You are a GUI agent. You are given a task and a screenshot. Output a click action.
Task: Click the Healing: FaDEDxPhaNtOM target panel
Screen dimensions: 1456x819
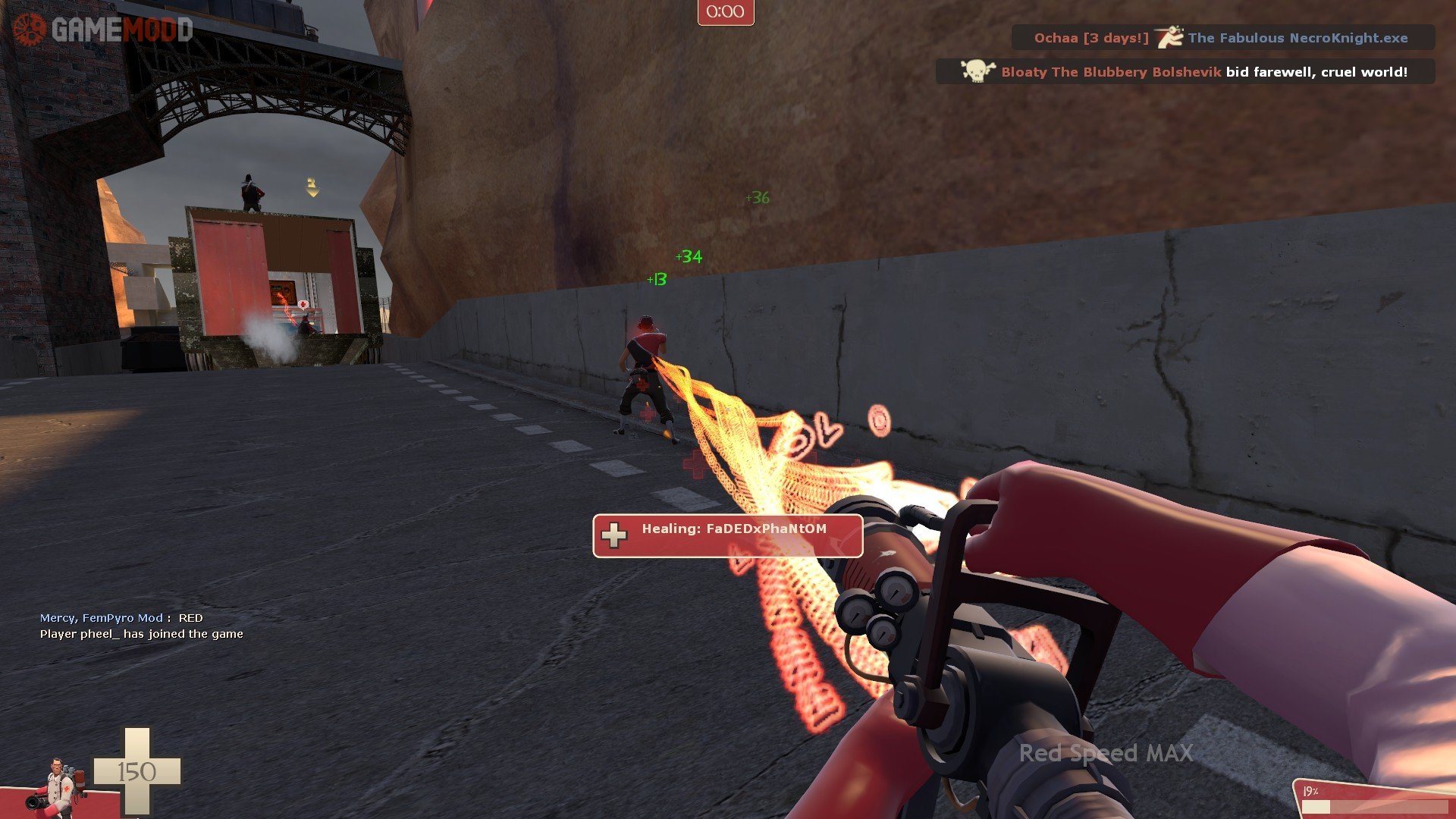[727, 535]
